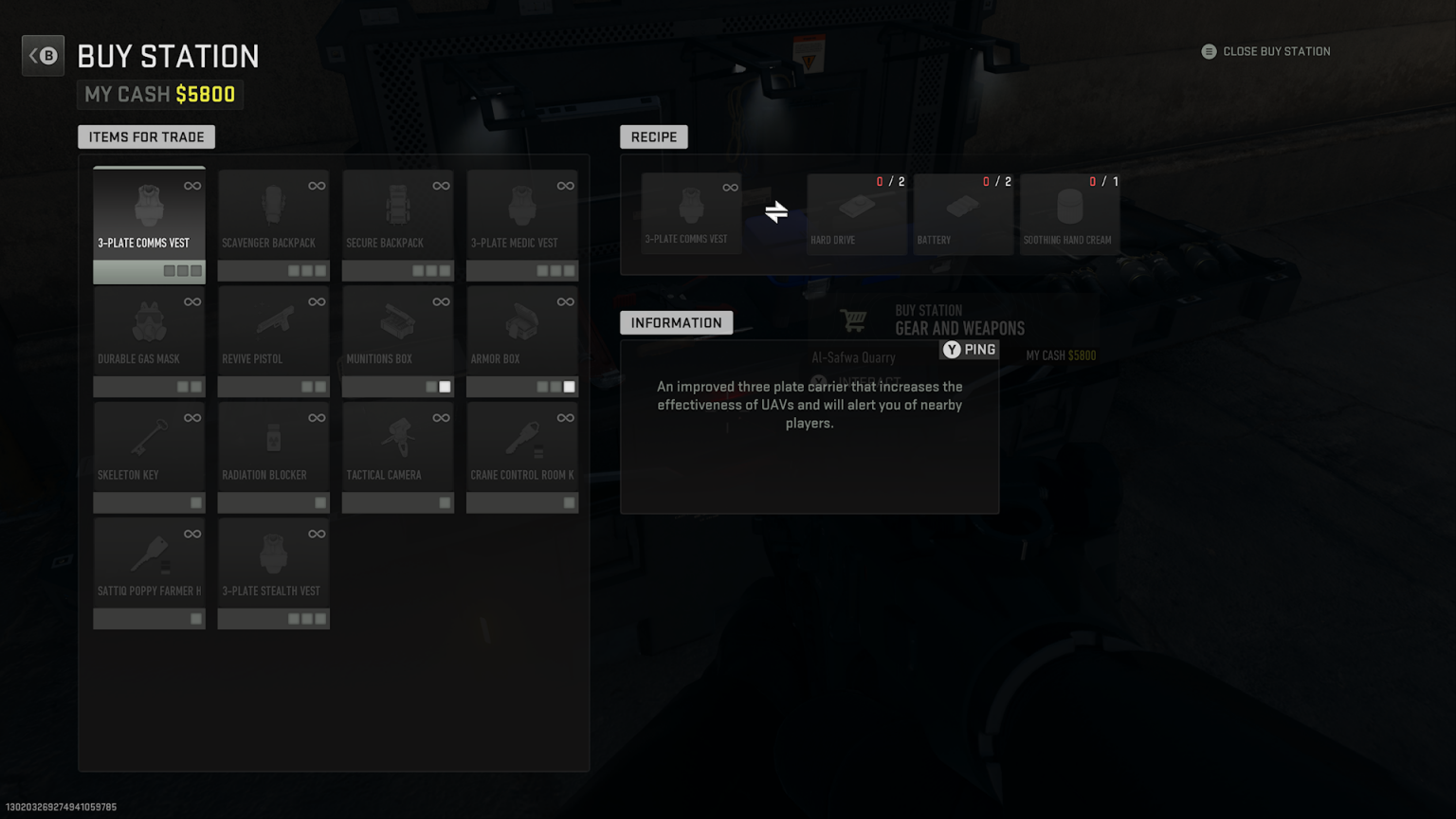Select the 3-Plate Stealth Vest
Screen dimensions: 1456x819
(x=273, y=561)
